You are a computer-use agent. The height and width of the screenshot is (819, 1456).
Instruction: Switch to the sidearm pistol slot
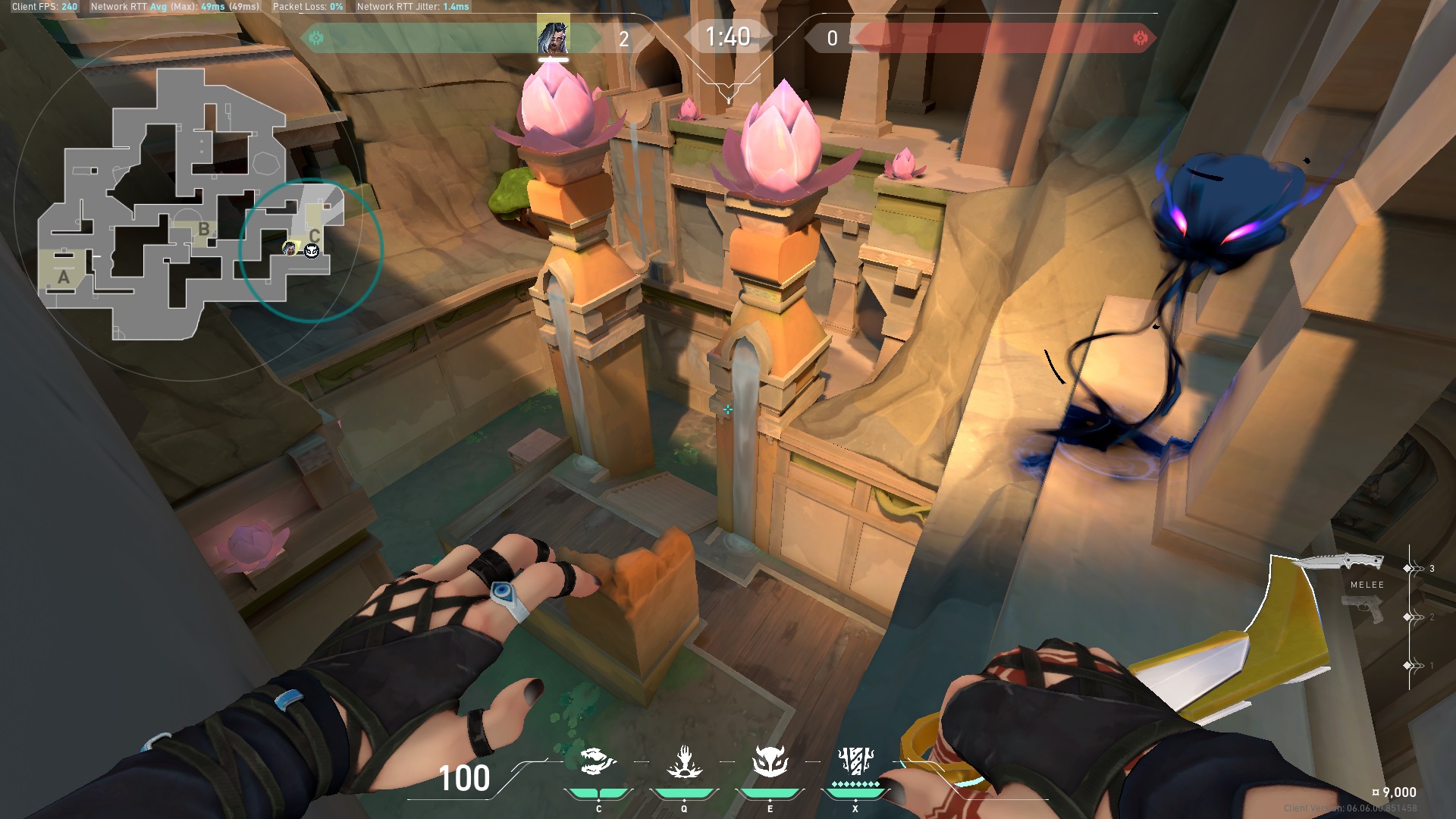tap(1363, 610)
